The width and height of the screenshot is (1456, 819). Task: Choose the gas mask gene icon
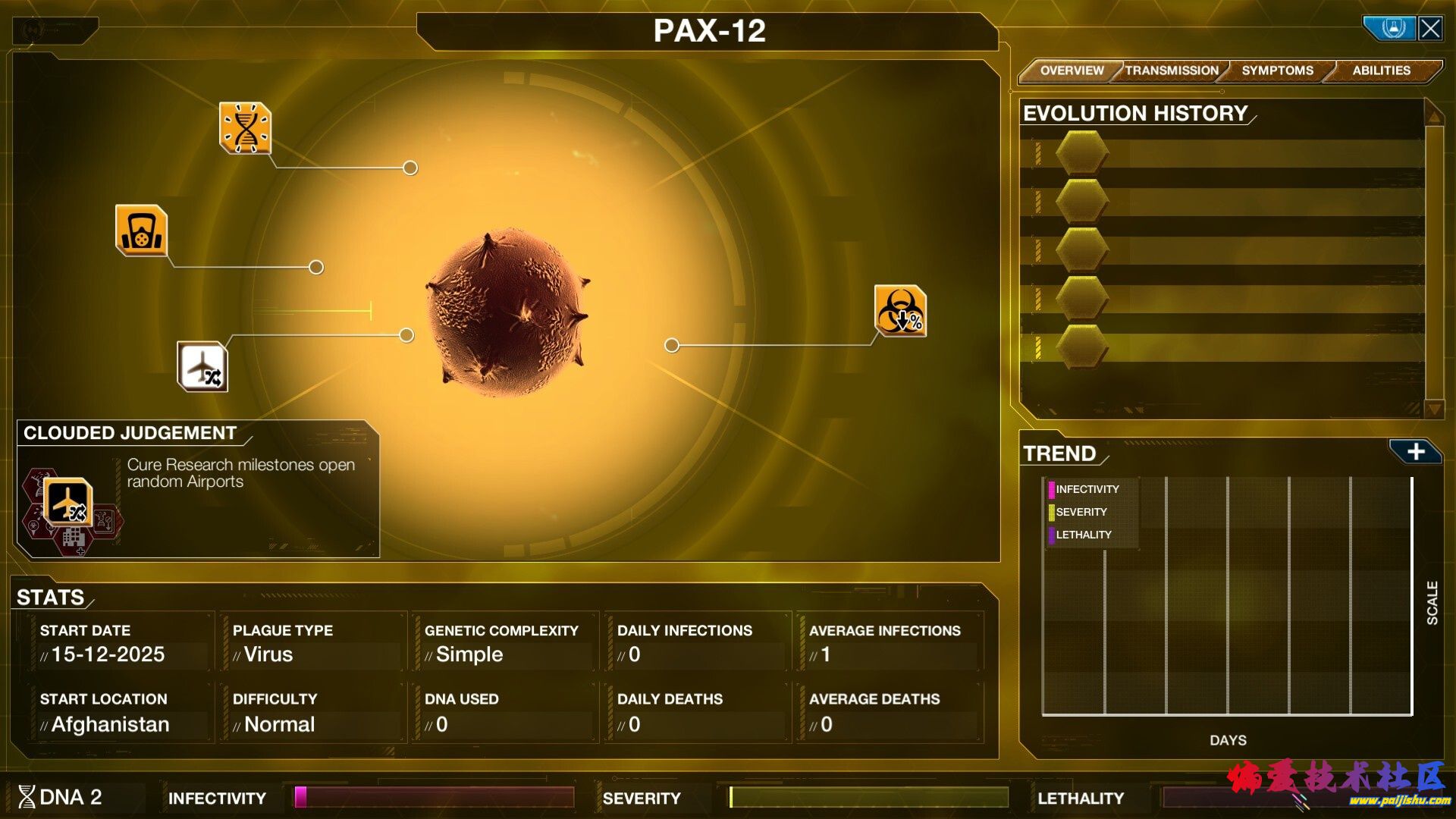point(142,231)
